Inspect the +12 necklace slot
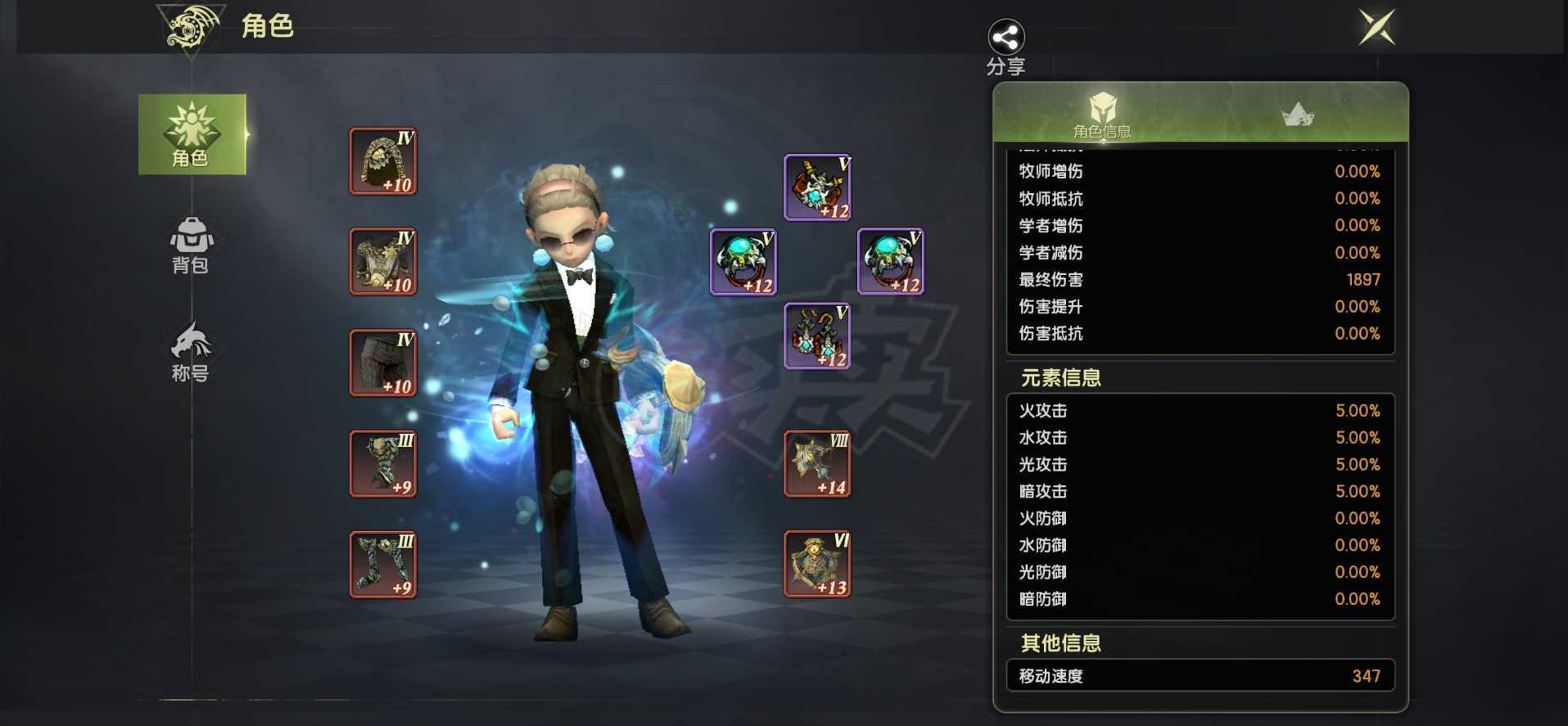This screenshot has width=1568, height=726. click(x=817, y=187)
